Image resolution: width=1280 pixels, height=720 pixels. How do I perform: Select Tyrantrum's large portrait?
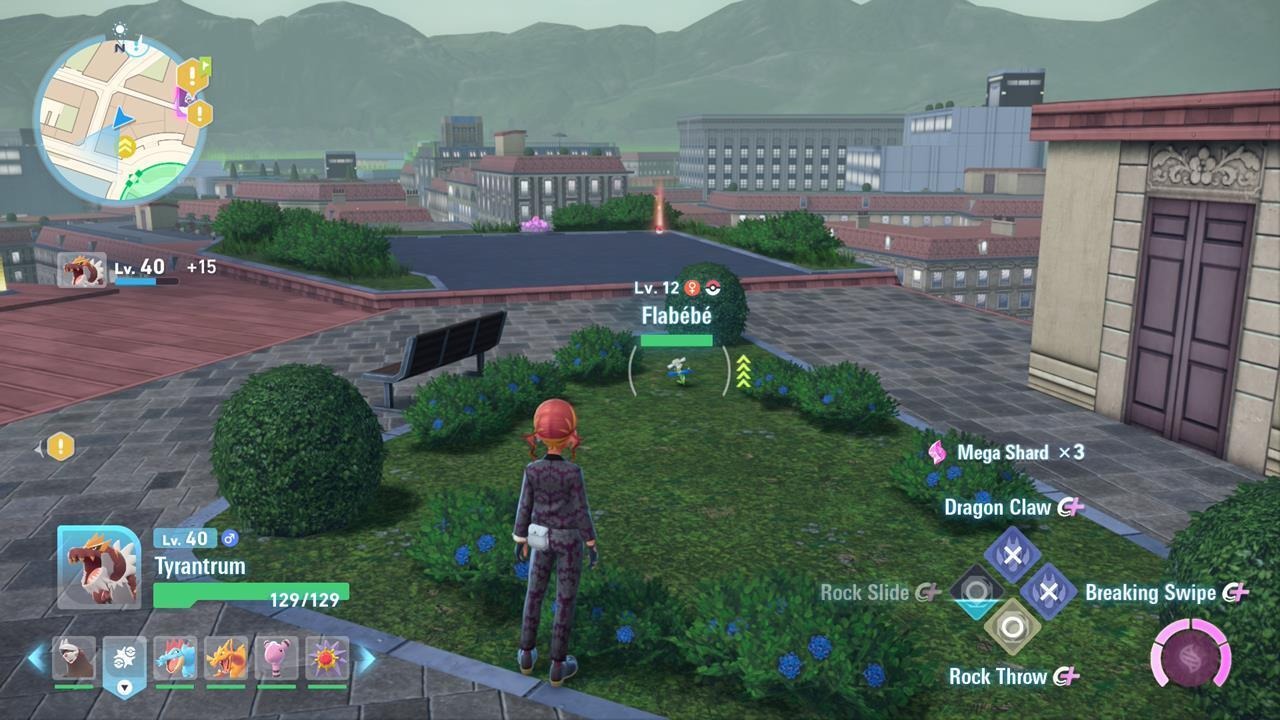click(99, 566)
